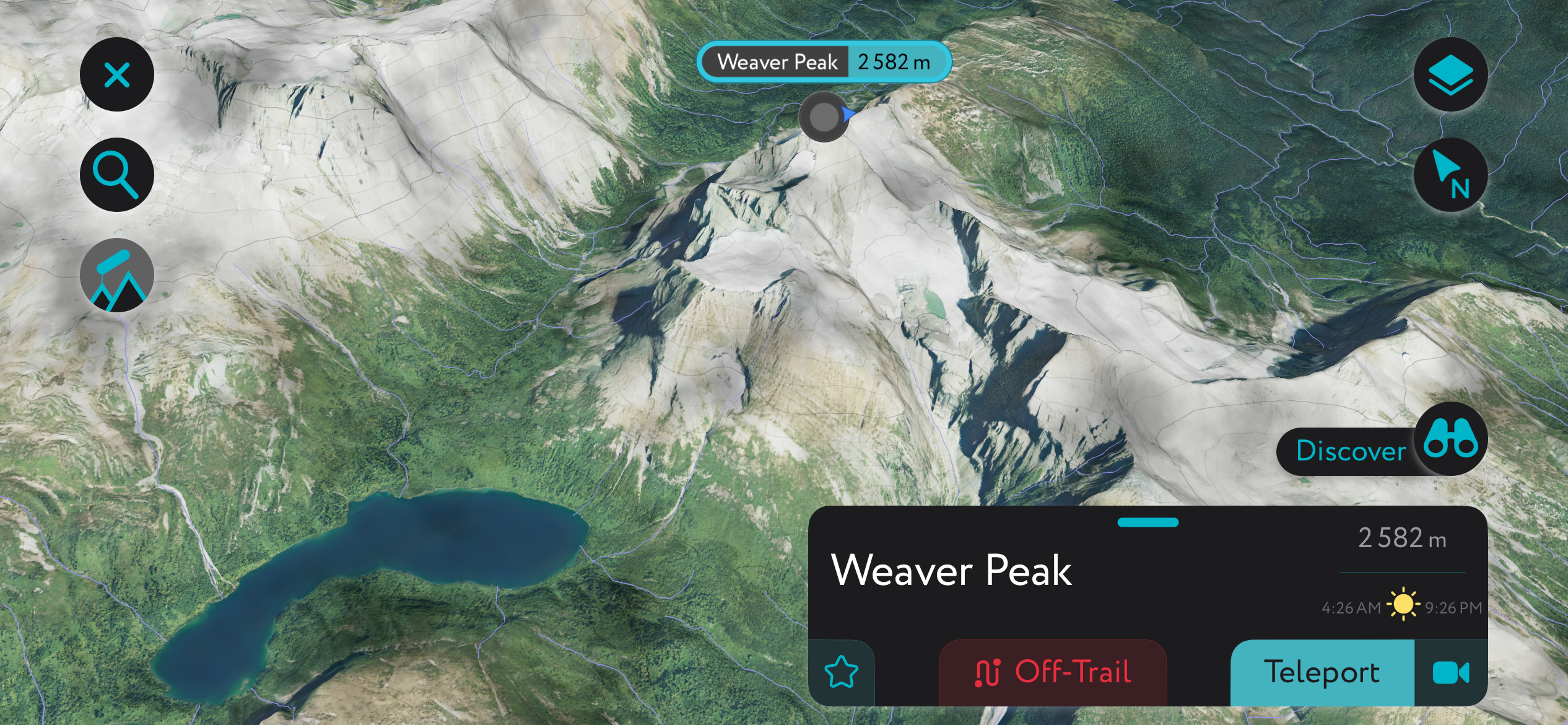Expand the Weaver Peak info panel handle
This screenshot has height=725, width=1568.
tap(1148, 522)
